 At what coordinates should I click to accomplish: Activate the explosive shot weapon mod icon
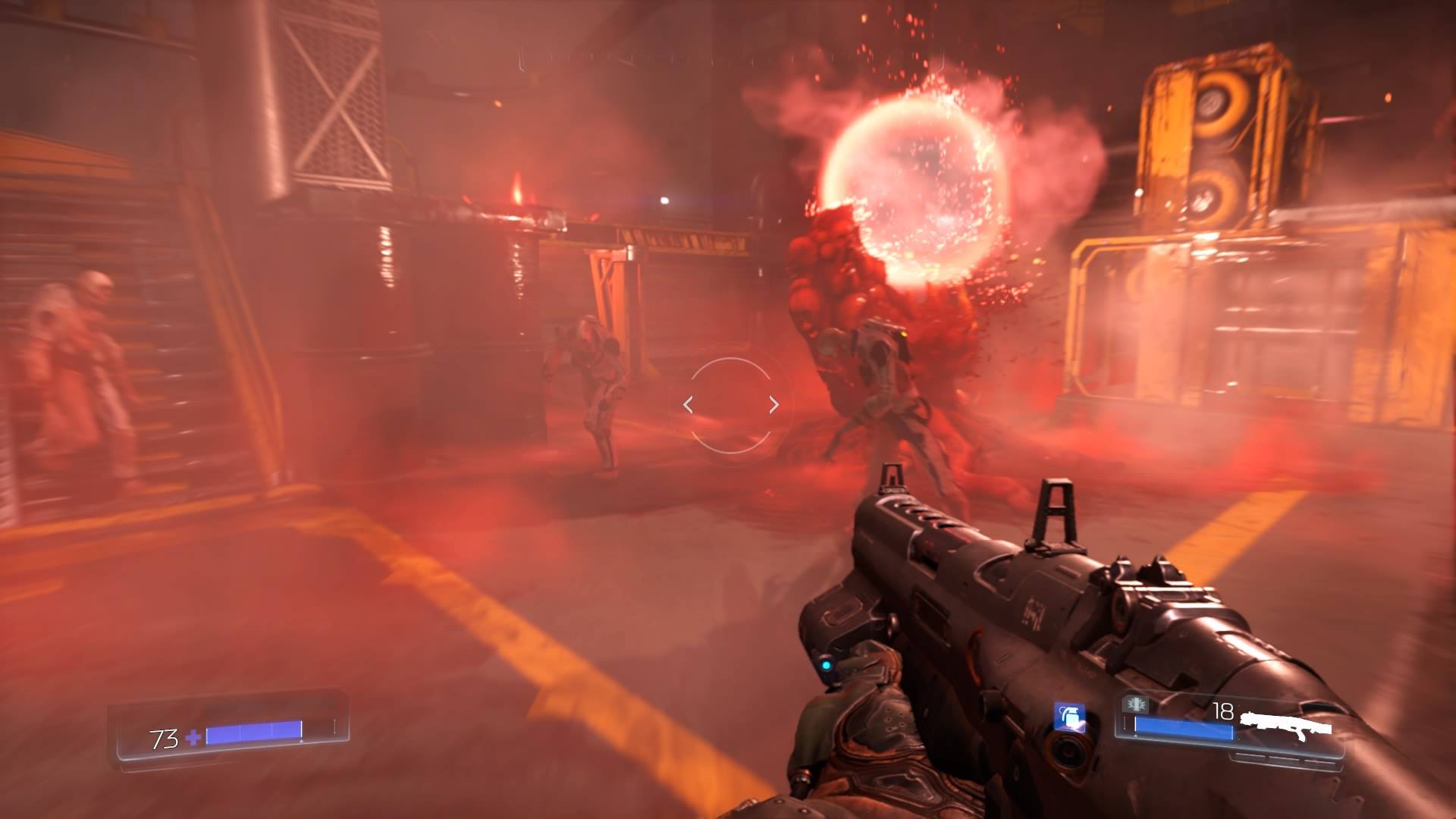tap(1135, 704)
